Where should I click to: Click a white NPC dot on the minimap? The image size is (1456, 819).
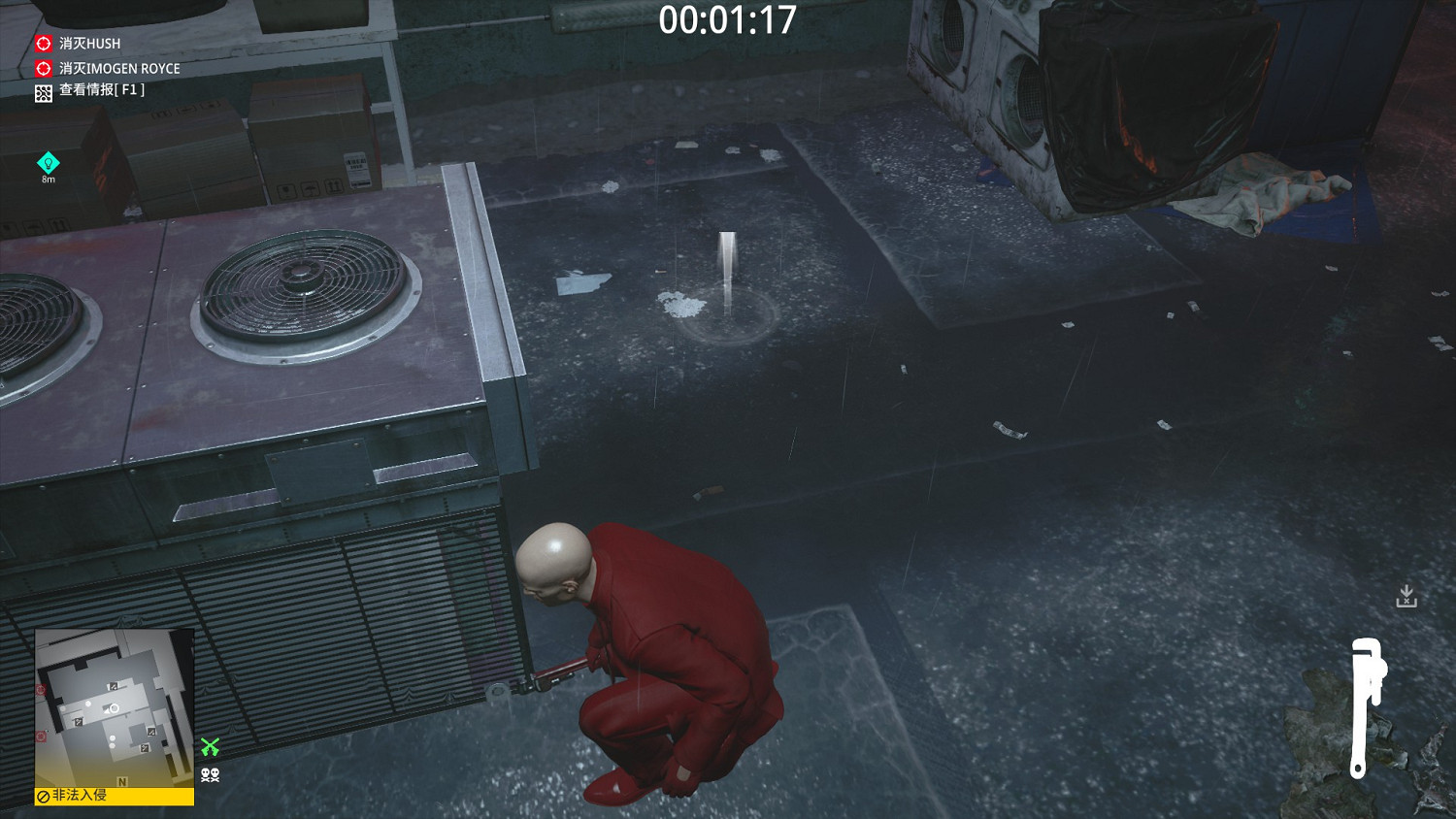click(x=87, y=704)
